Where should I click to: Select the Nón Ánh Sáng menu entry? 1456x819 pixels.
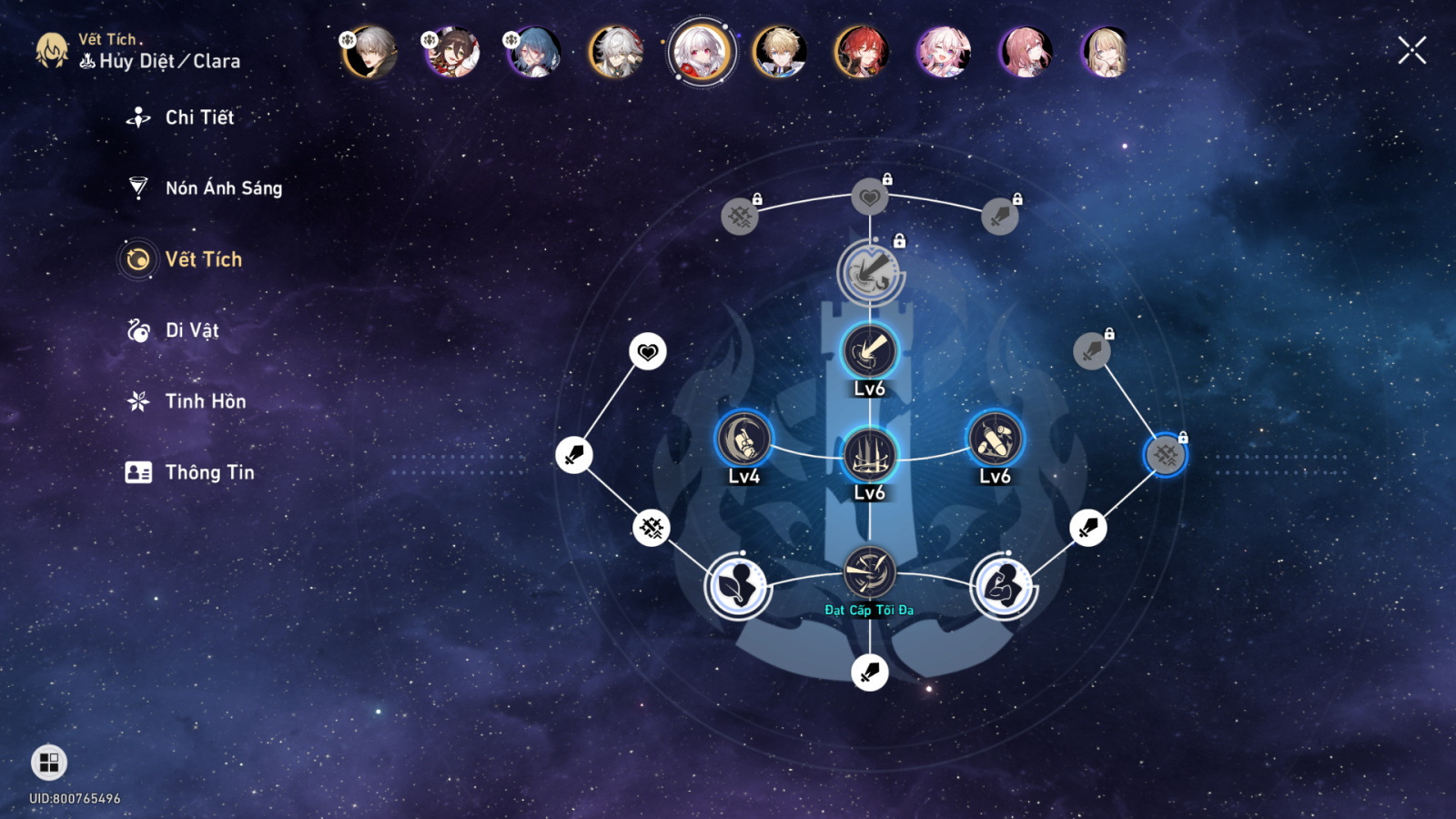click(x=223, y=188)
